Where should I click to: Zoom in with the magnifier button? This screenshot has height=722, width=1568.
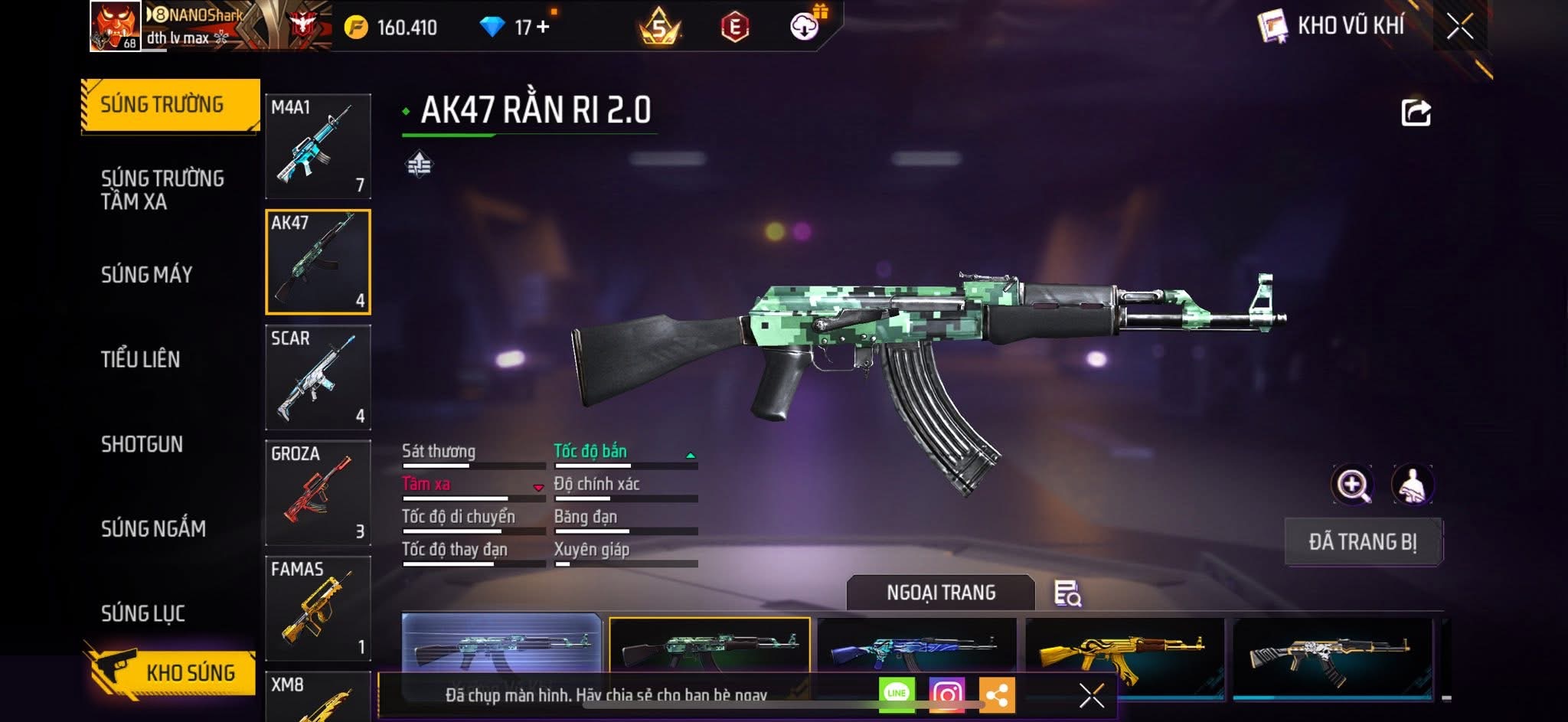point(1353,485)
